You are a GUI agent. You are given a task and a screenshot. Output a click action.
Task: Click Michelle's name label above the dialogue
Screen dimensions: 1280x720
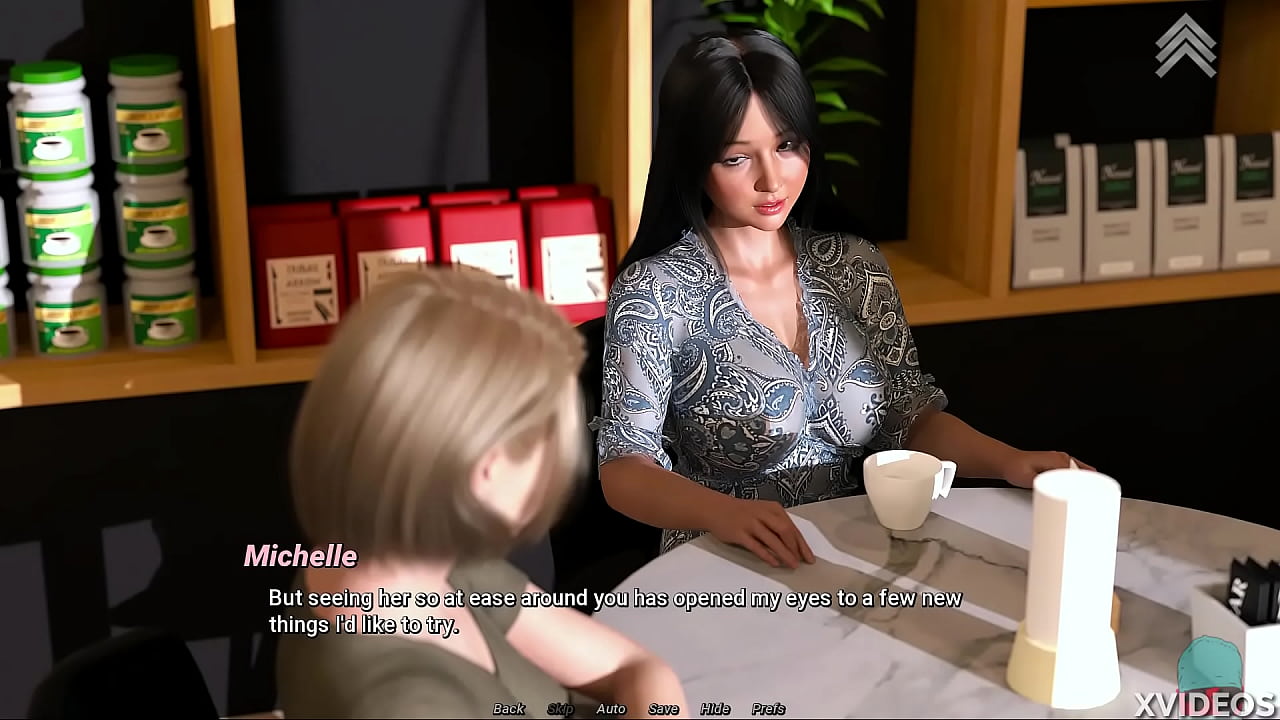pos(301,557)
